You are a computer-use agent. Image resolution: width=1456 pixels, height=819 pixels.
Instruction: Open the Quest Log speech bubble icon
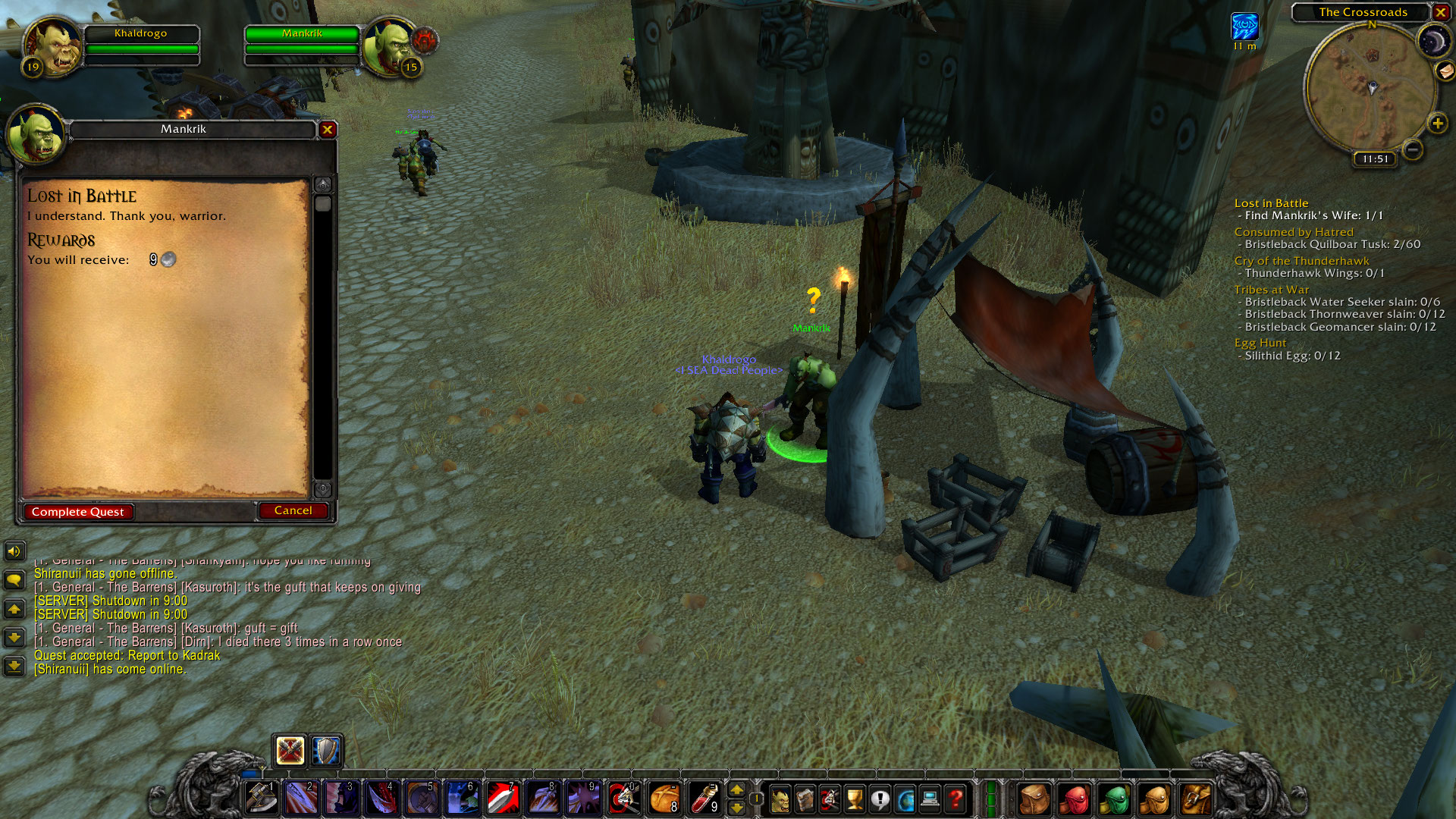click(x=881, y=797)
